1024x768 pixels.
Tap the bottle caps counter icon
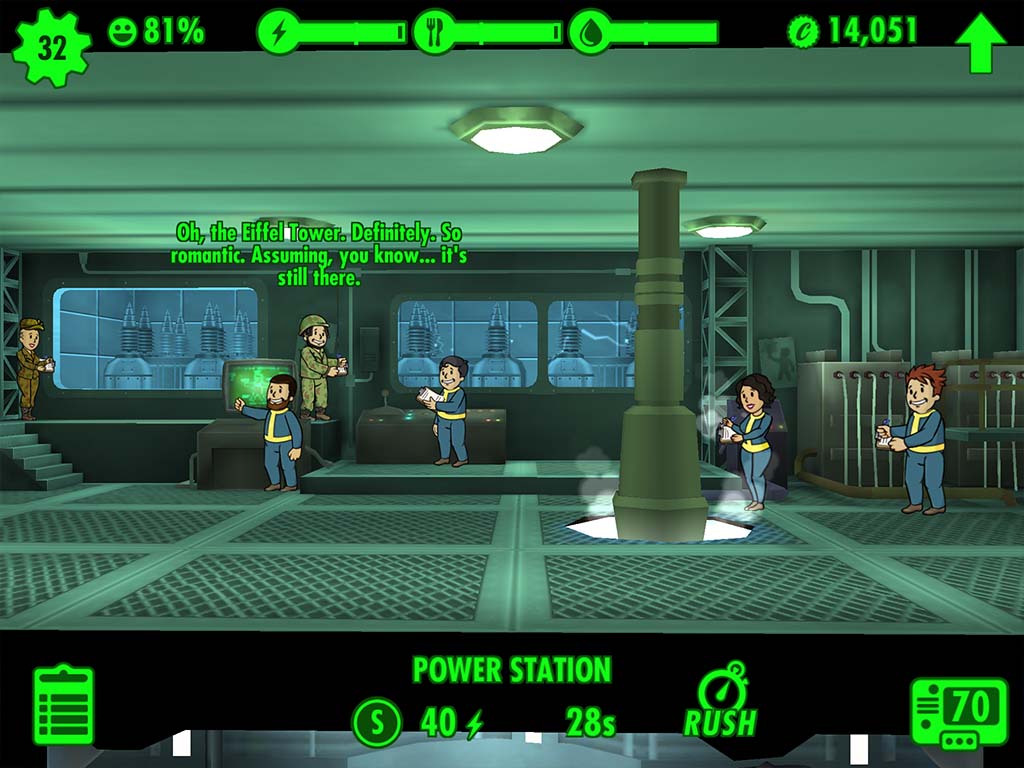point(803,31)
